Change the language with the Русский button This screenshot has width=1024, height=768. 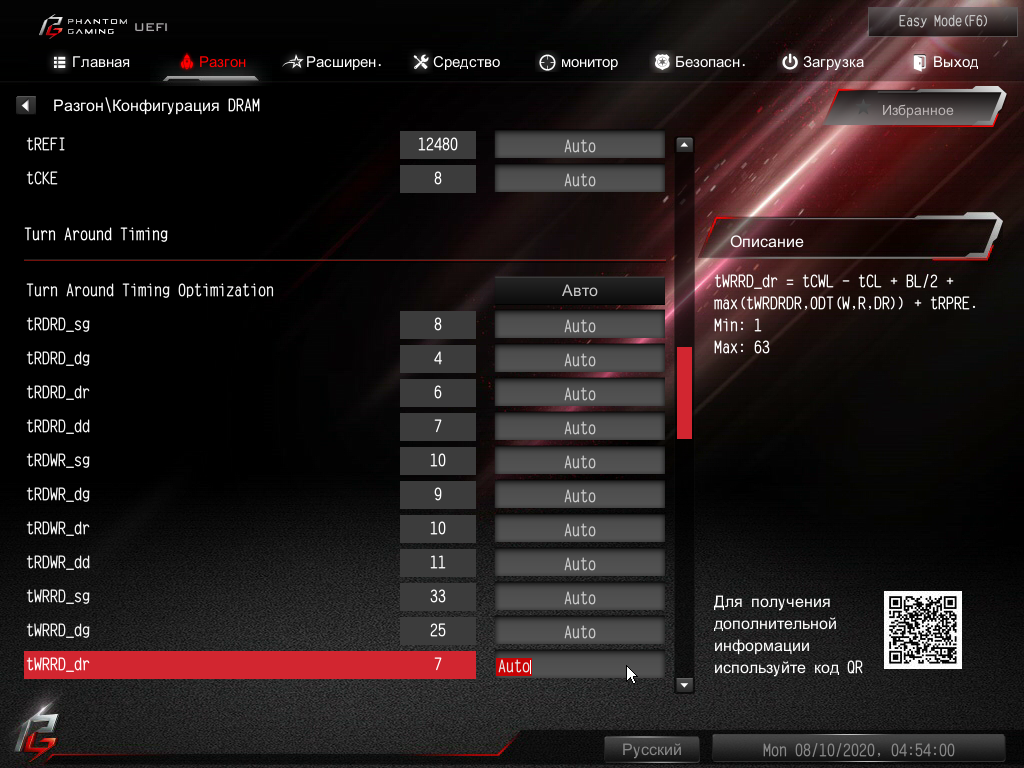tap(652, 749)
